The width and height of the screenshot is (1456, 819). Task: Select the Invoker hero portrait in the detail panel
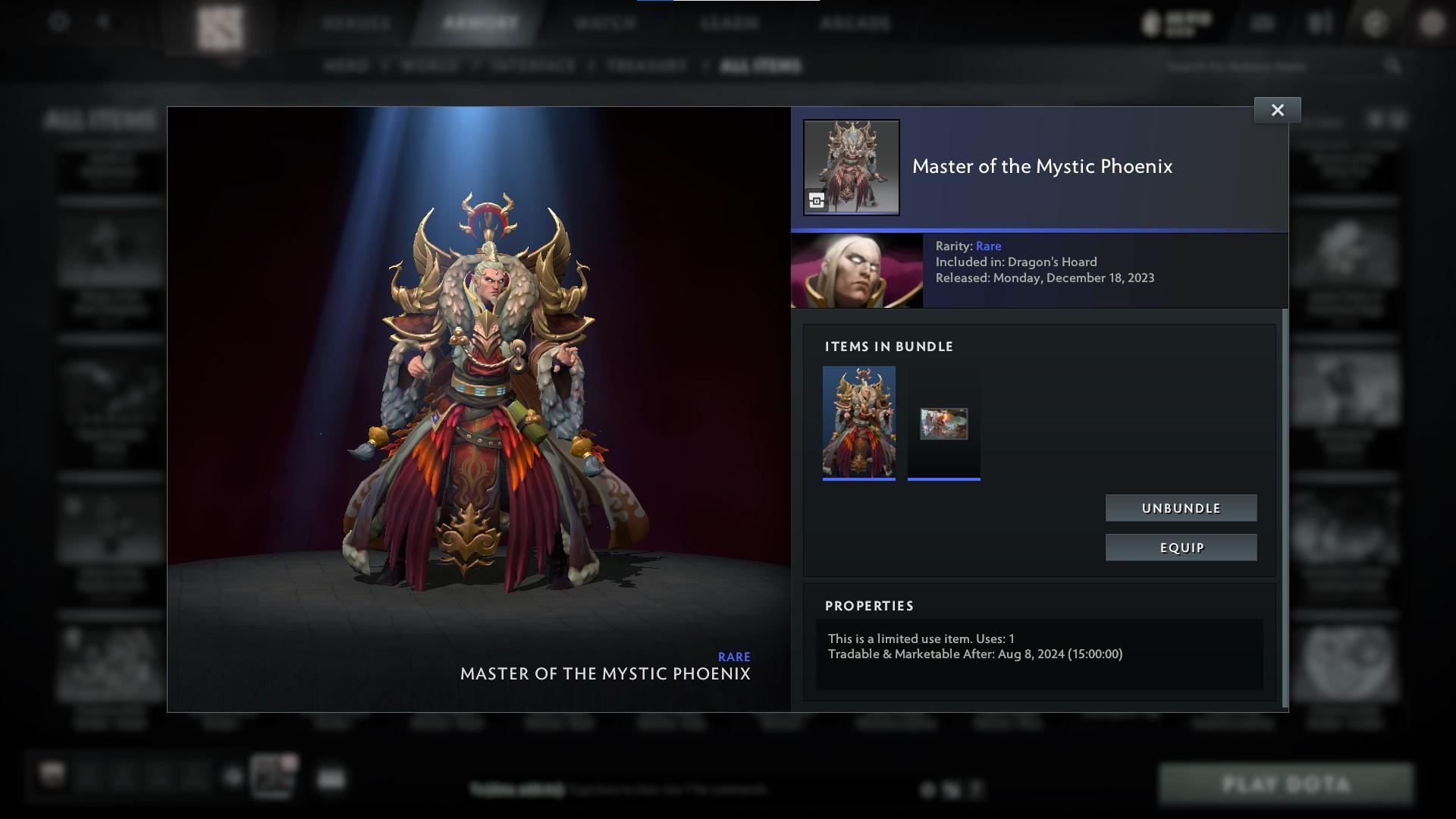coord(858,270)
